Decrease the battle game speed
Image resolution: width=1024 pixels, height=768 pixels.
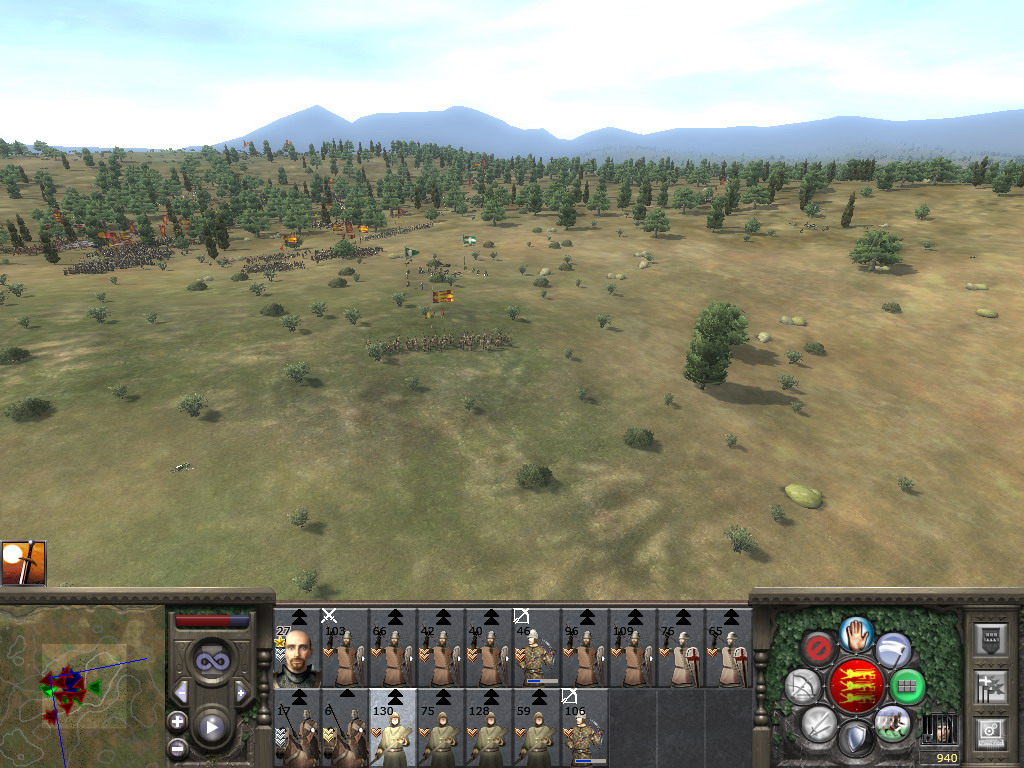(x=181, y=692)
